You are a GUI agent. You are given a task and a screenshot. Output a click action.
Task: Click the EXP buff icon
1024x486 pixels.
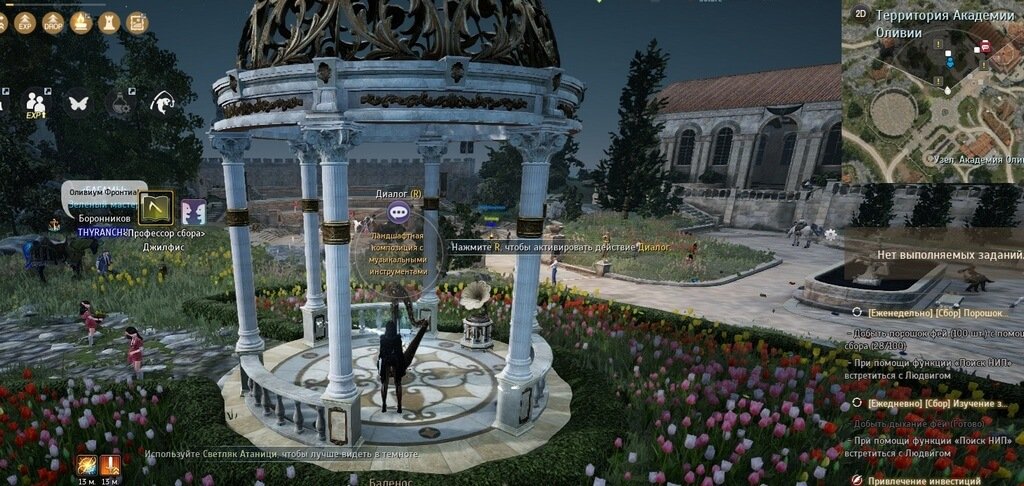(x=26, y=22)
